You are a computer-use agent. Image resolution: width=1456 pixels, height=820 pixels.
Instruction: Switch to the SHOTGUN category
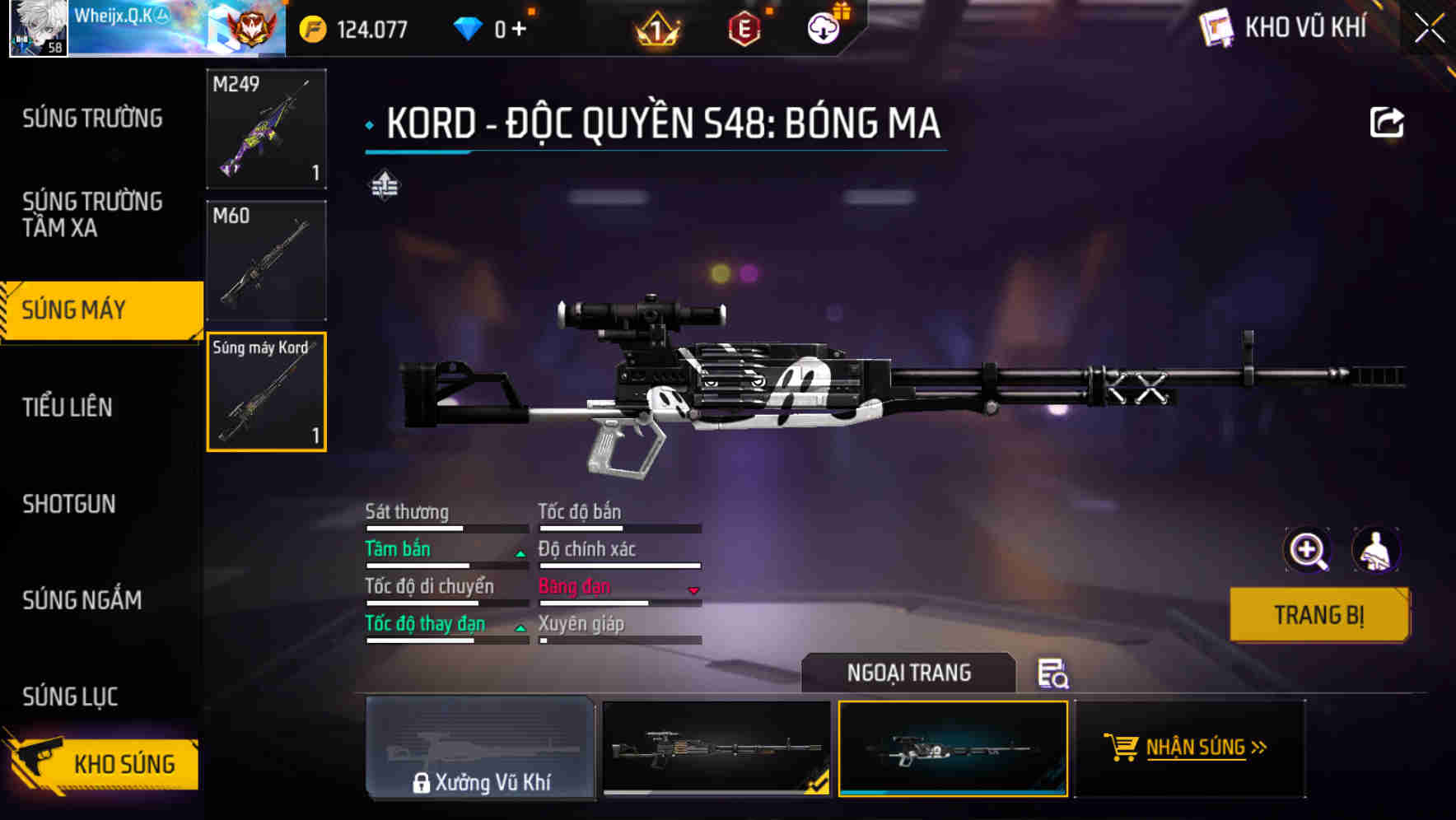pyautogui.click(x=69, y=504)
